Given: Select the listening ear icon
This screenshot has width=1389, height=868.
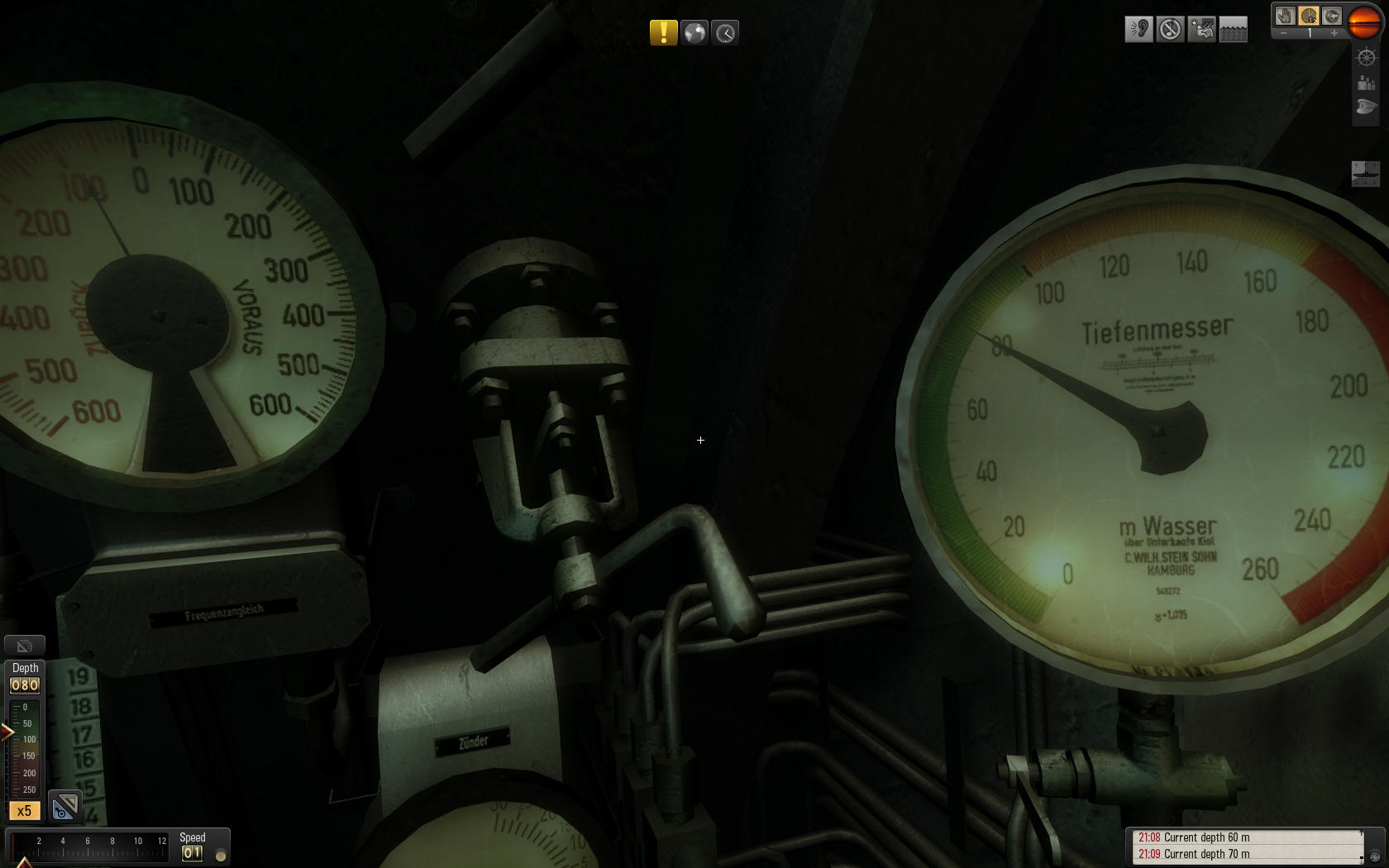Looking at the screenshot, I should (1138, 30).
